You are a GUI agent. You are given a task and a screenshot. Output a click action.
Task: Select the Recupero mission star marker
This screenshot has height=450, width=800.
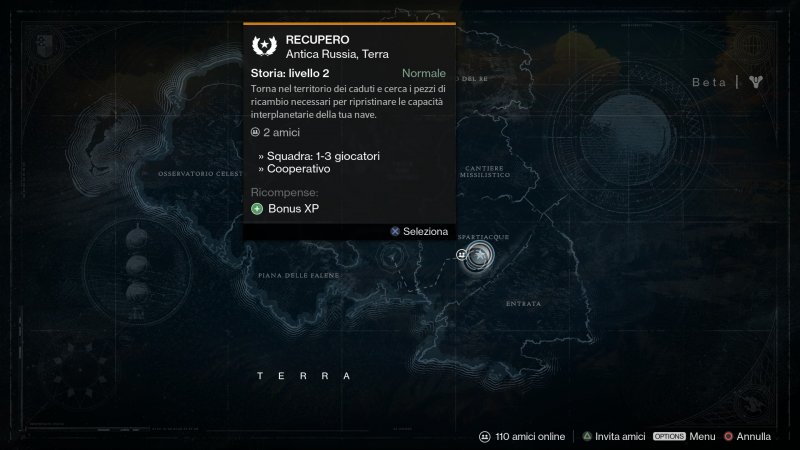[481, 256]
